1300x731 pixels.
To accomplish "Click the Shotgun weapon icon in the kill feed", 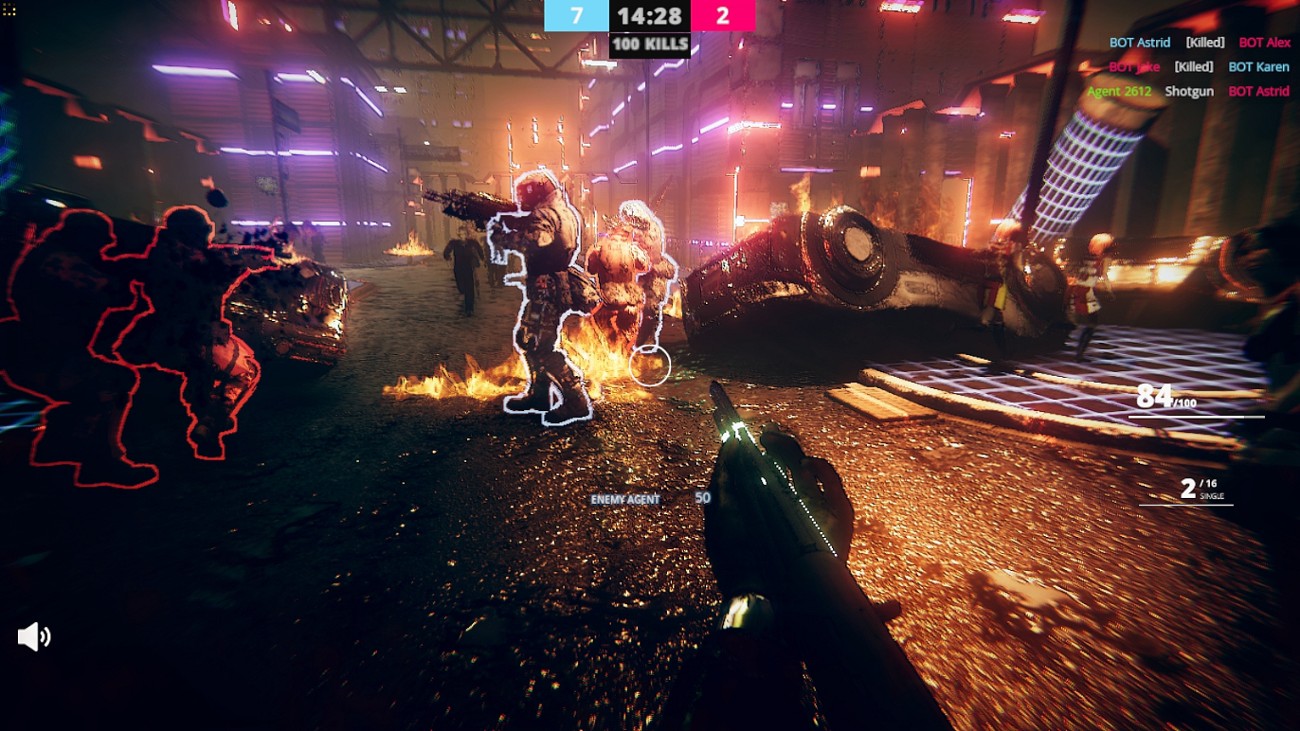I will (x=1188, y=91).
